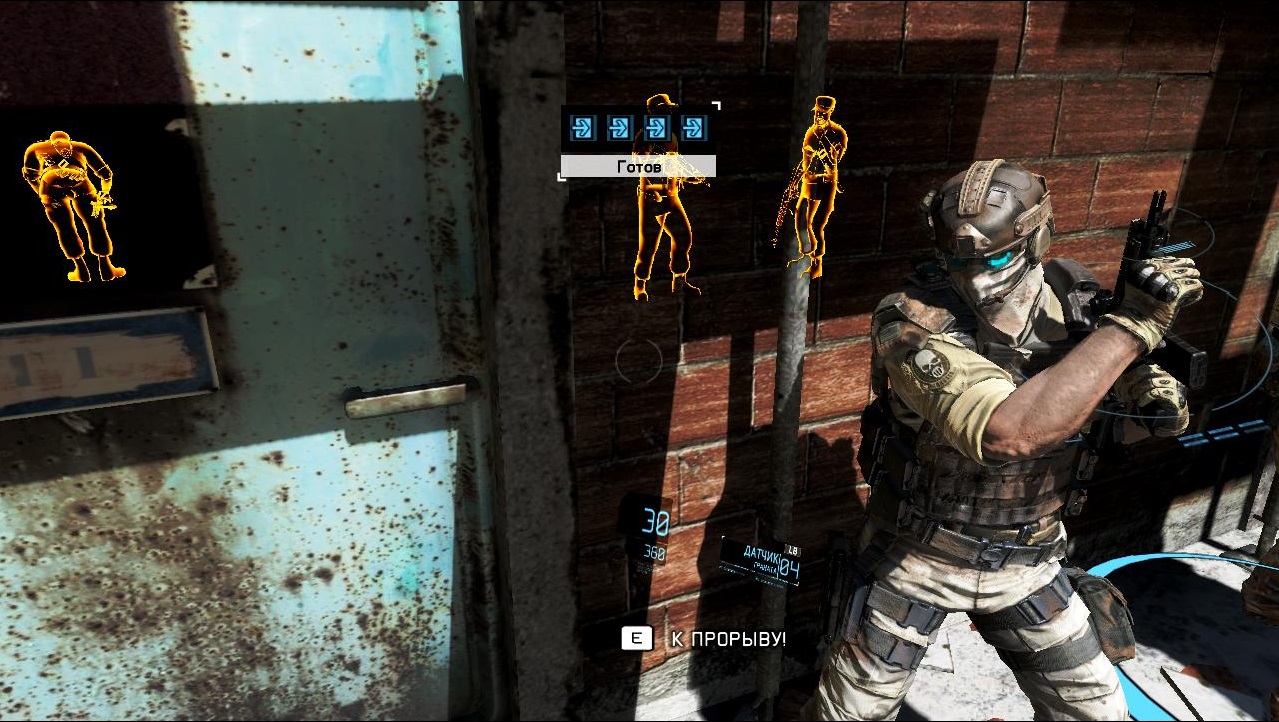Viewport: 1279px width, 722px height.
Task: Click the Готов squad status label
Action: pos(638,166)
